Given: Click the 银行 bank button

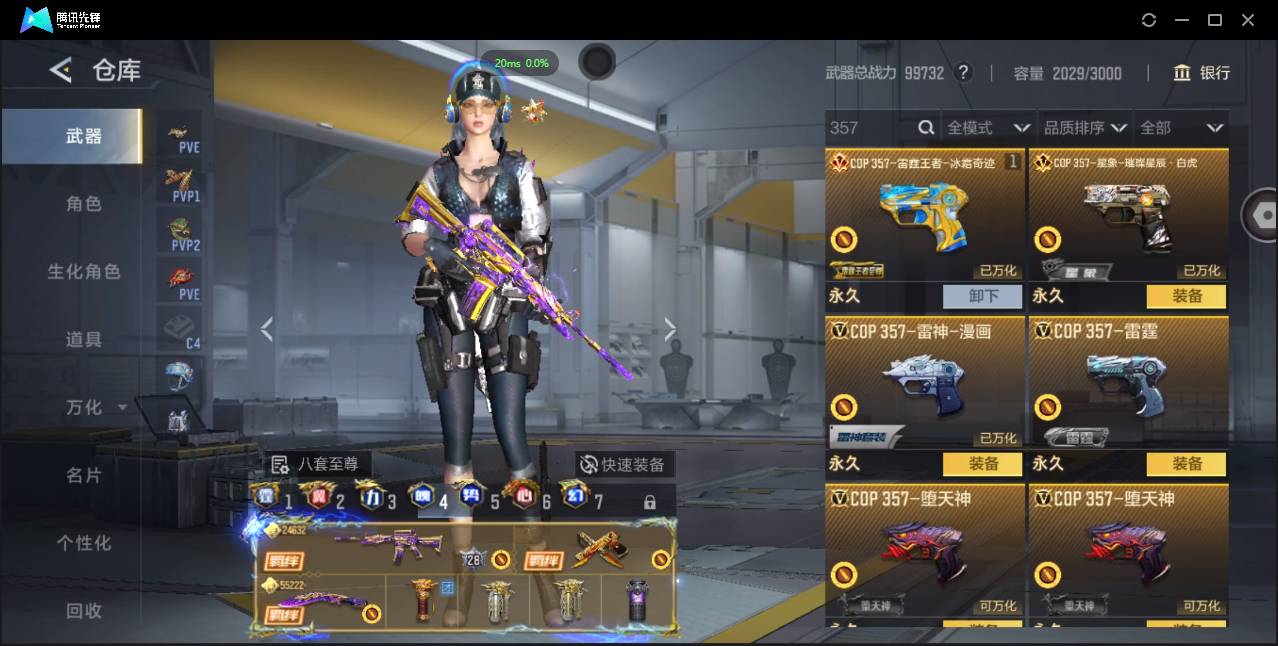Looking at the screenshot, I should click(1202, 73).
